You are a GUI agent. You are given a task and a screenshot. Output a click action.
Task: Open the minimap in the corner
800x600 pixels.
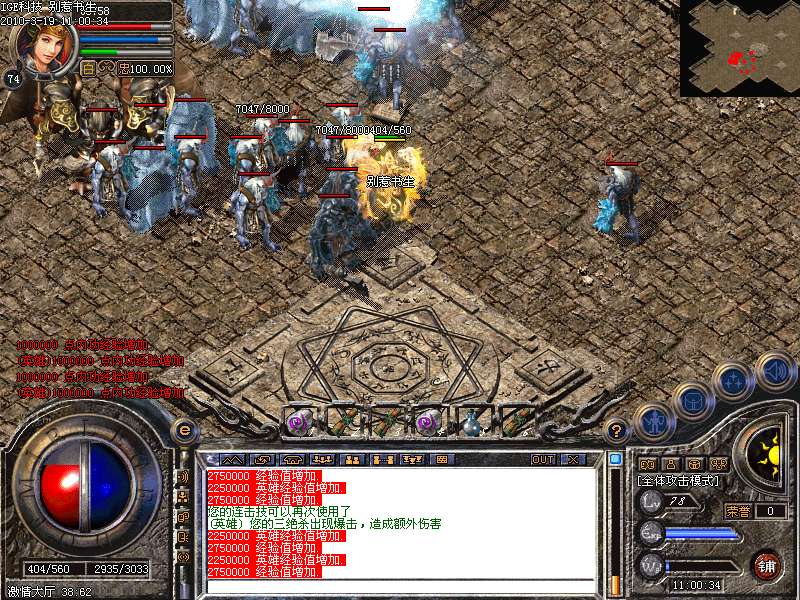[x=739, y=48]
